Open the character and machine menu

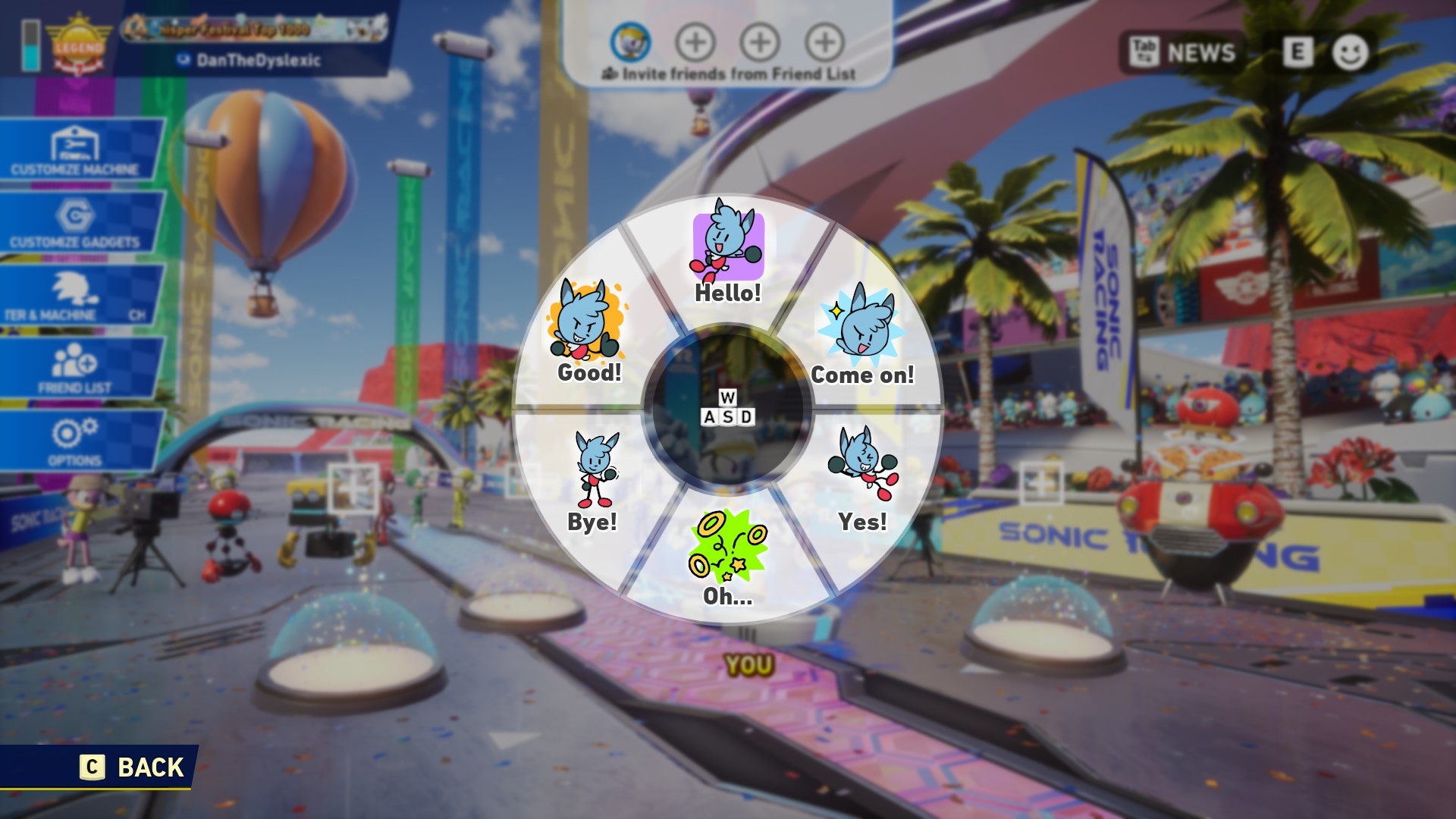tap(76, 297)
